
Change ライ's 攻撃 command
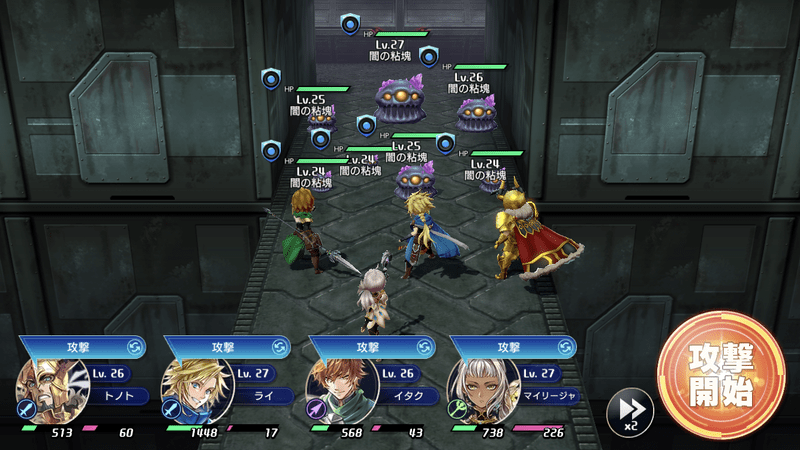point(280,347)
